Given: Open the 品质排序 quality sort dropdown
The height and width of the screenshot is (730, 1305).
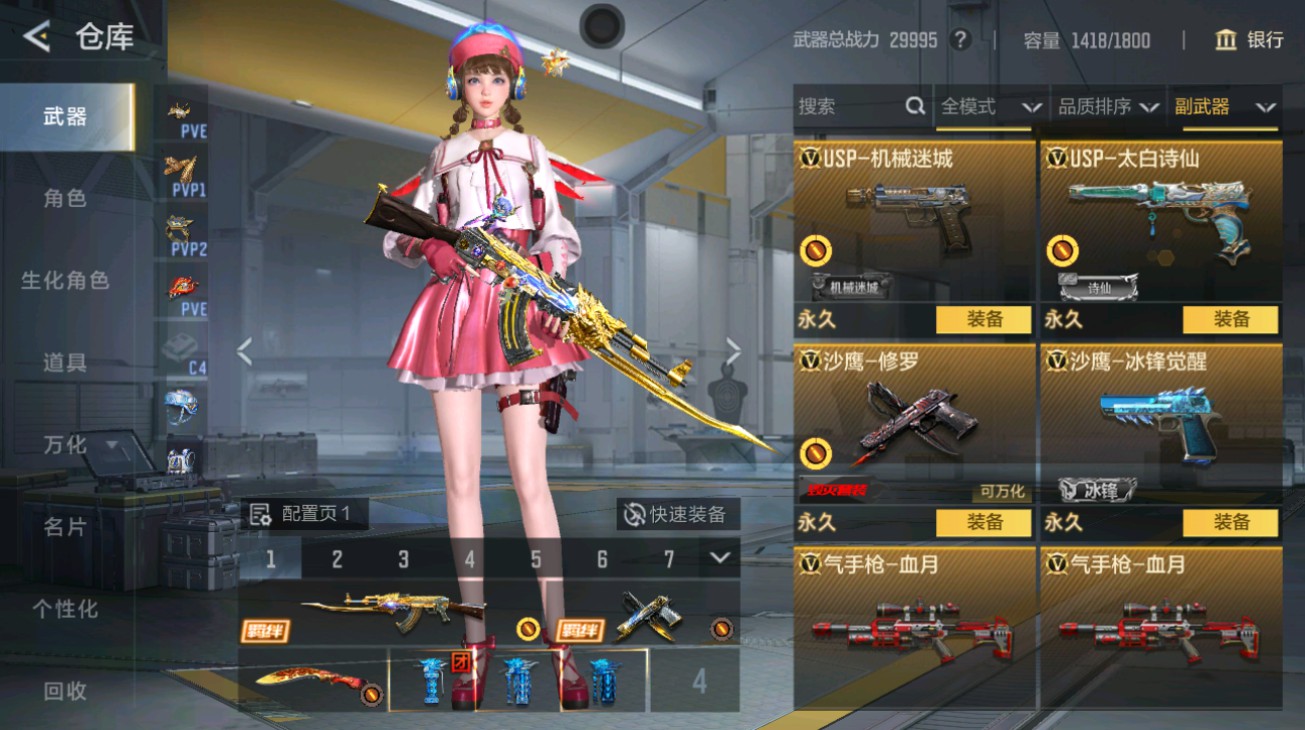Looking at the screenshot, I should 1105,106.
